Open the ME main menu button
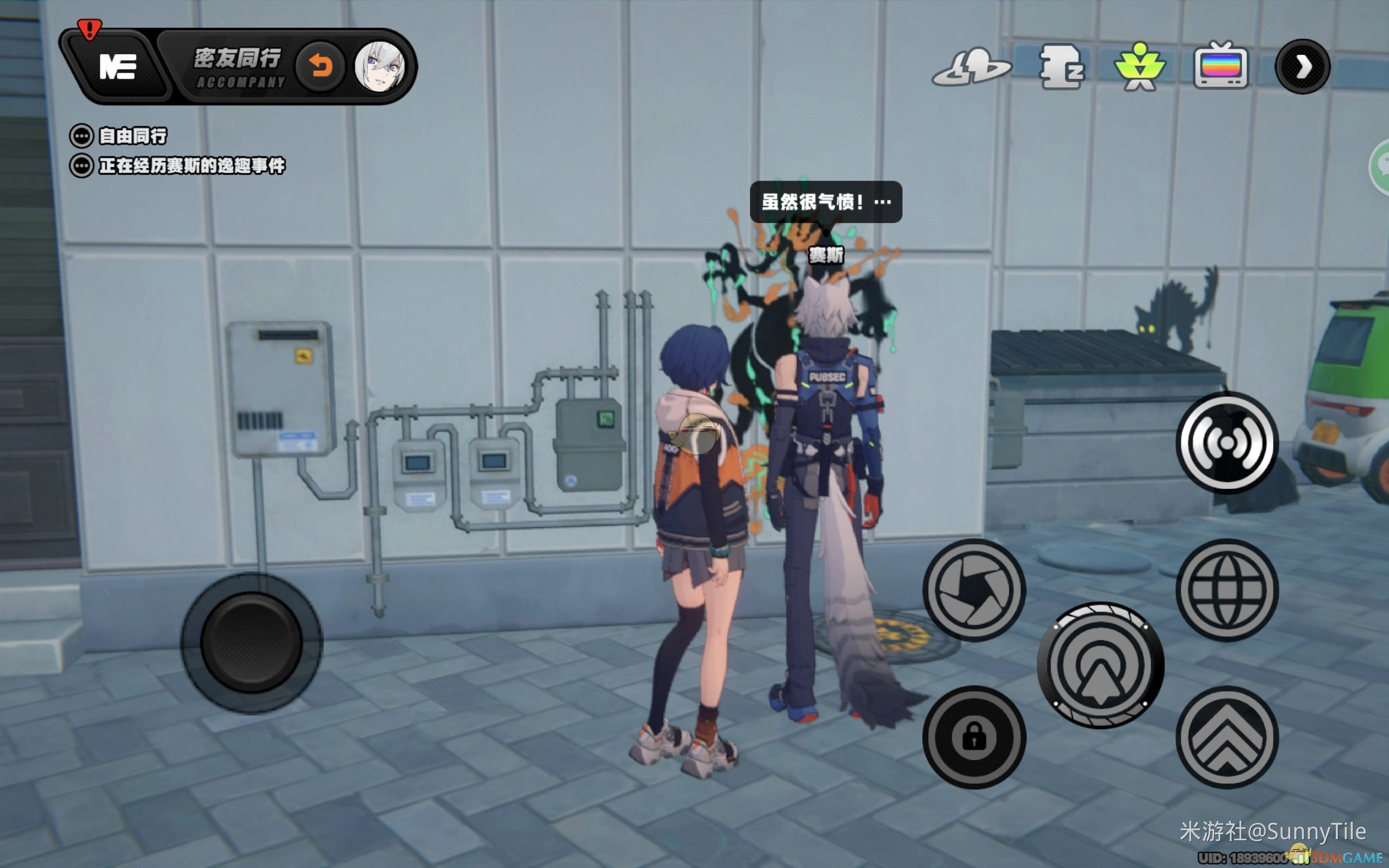The height and width of the screenshot is (868, 1389). click(117, 67)
